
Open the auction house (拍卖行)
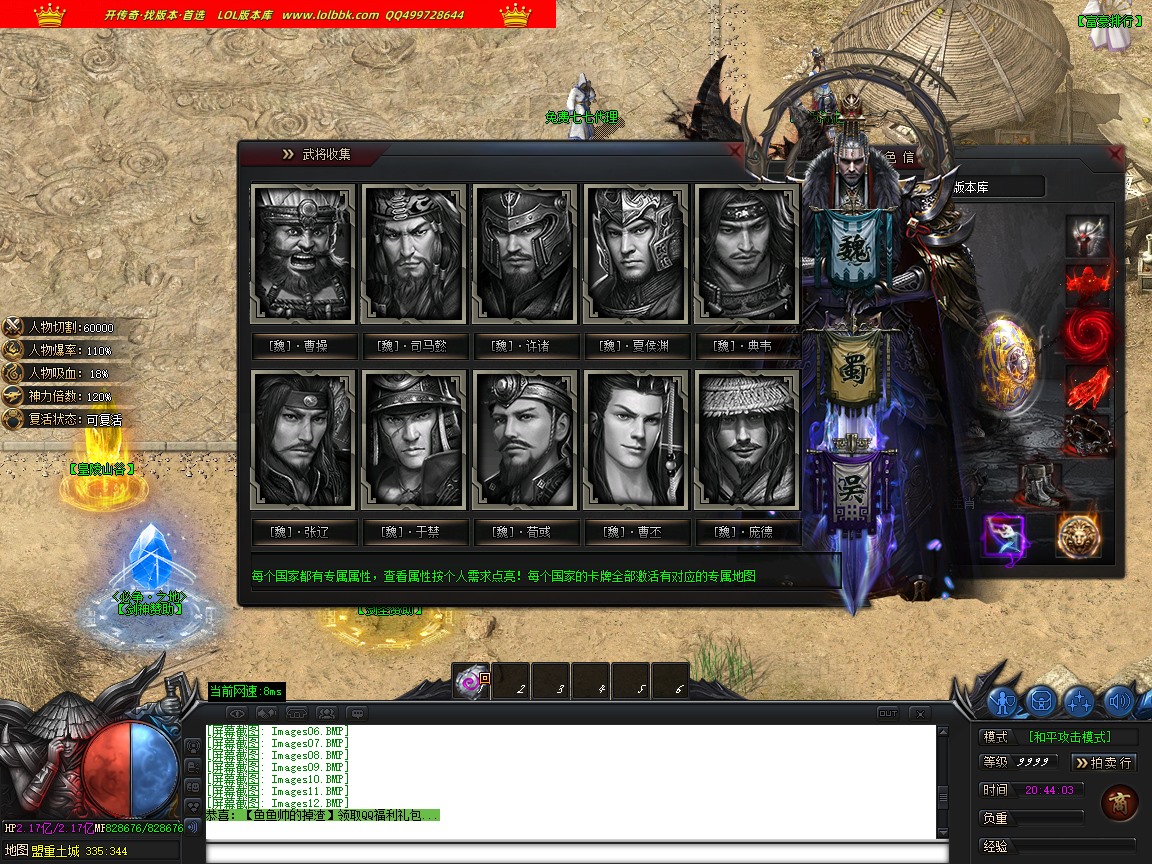pyautogui.click(x=1104, y=763)
